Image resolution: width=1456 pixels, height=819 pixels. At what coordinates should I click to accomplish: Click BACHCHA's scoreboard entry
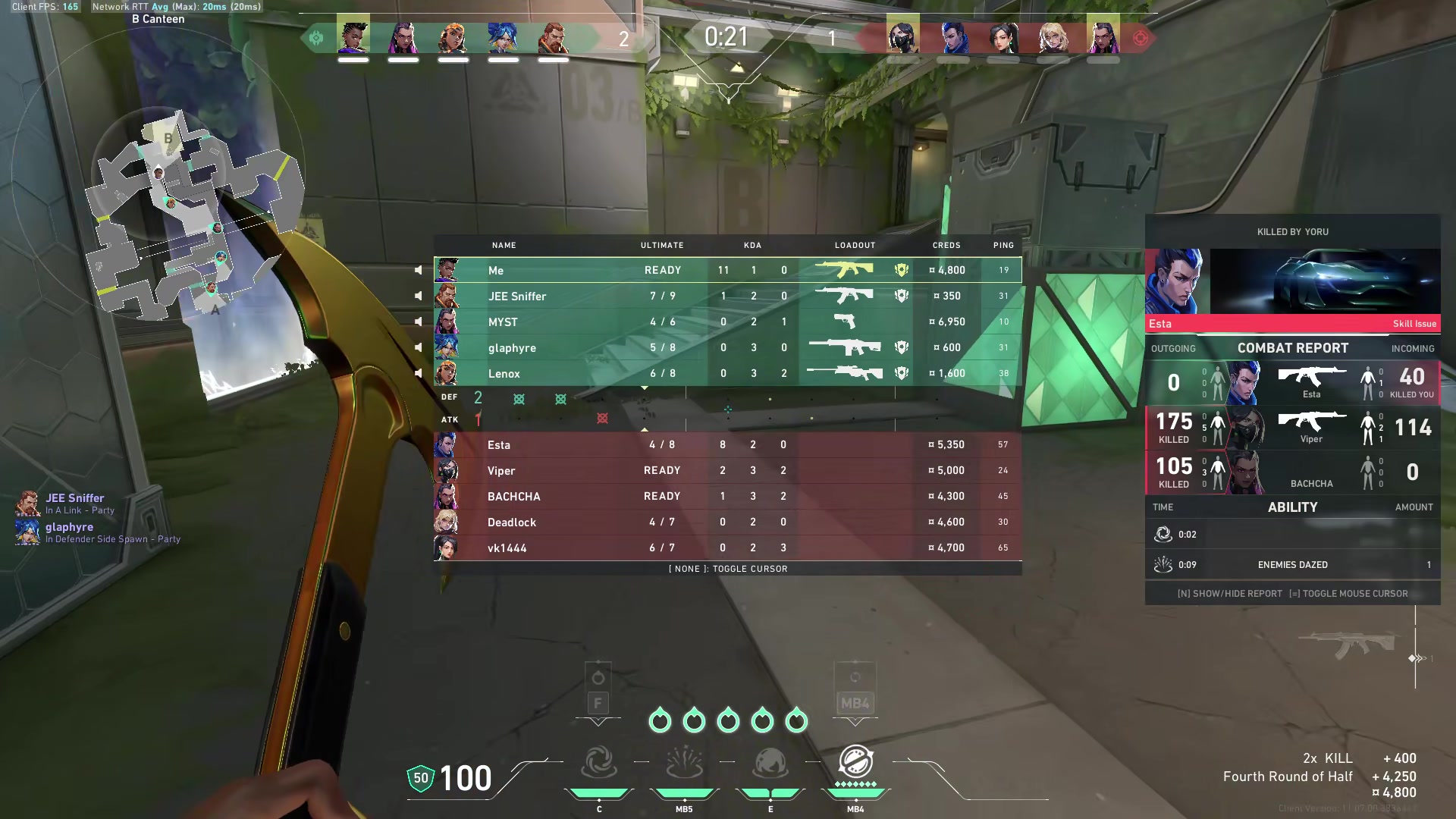pyautogui.click(x=726, y=497)
